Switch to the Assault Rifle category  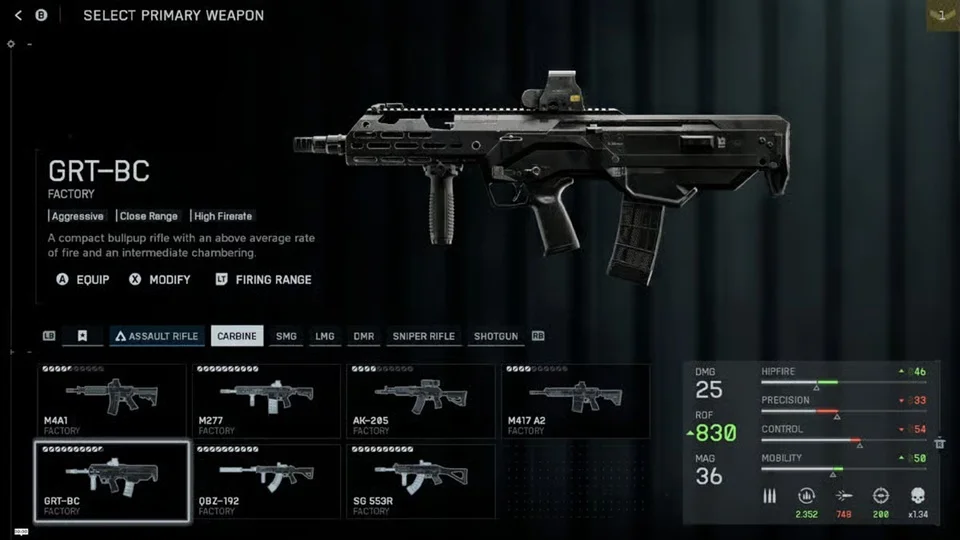coord(157,337)
